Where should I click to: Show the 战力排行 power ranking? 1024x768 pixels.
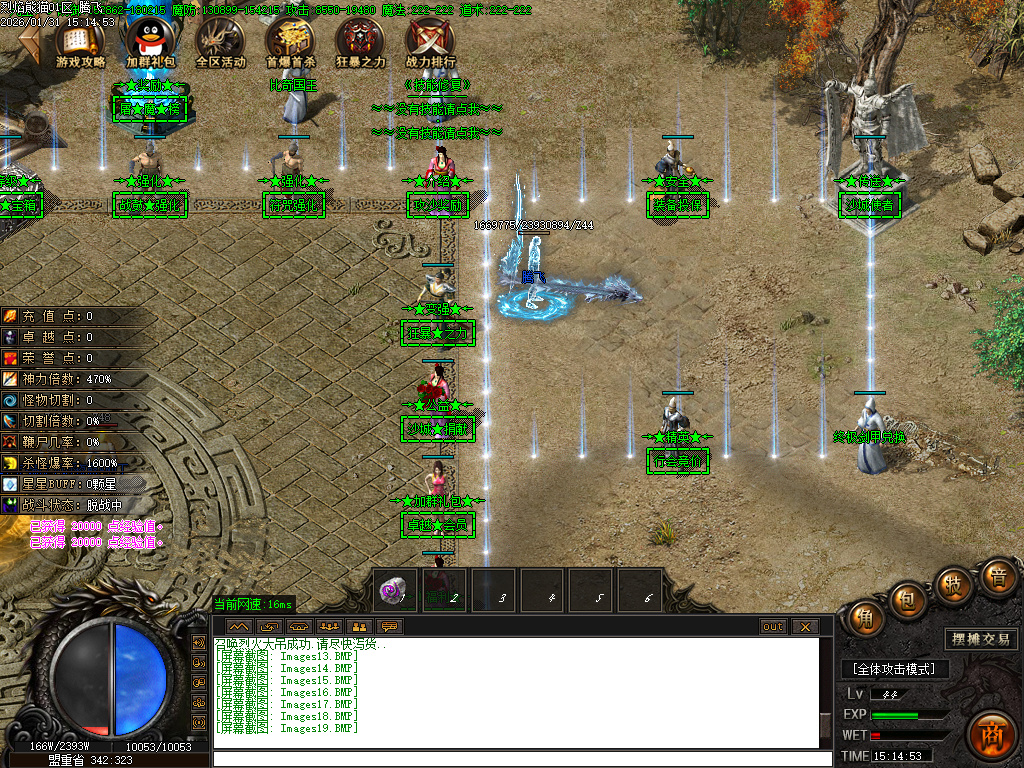click(x=430, y=42)
